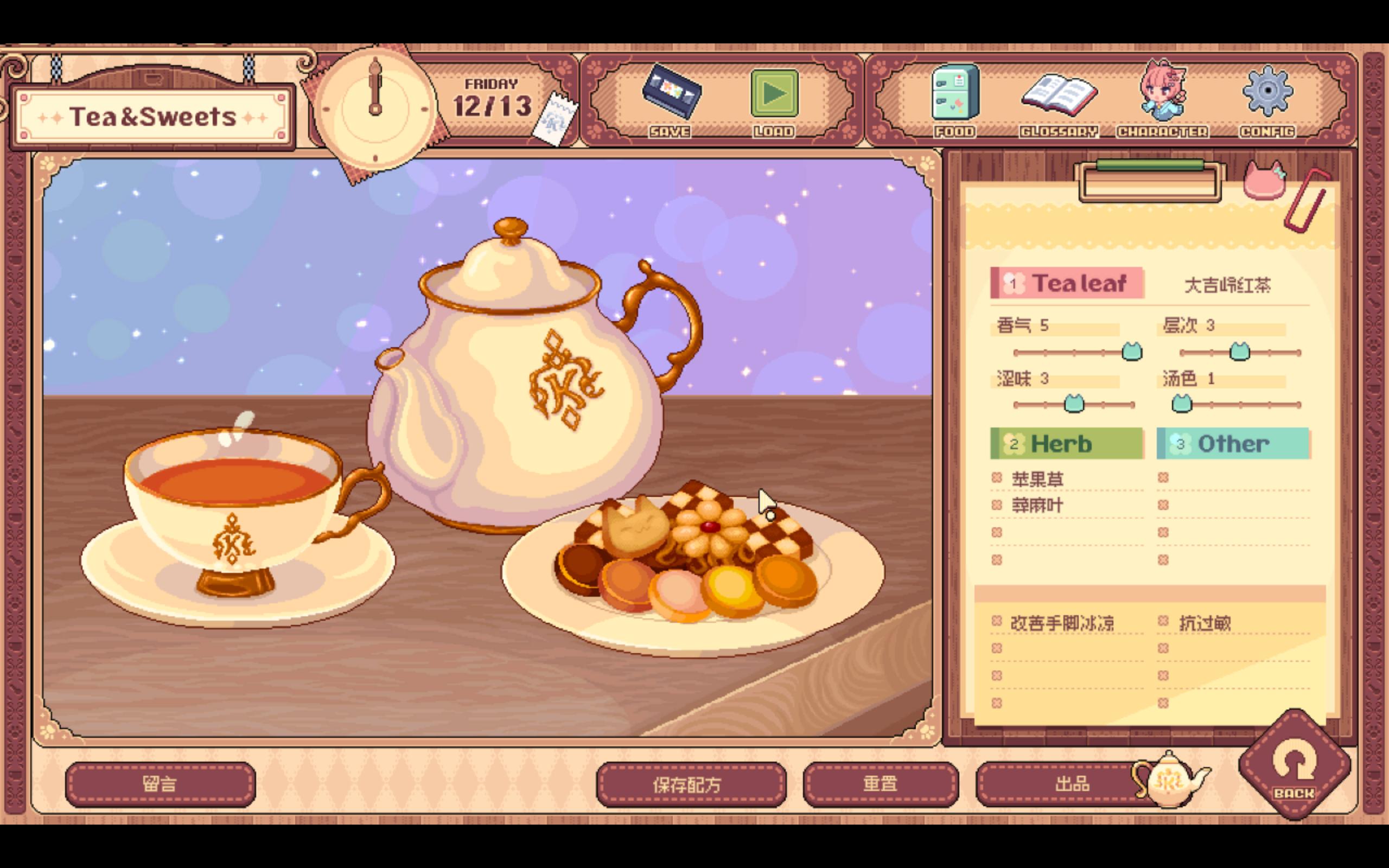Switch to the Herb category
The height and width of the screenshot is (868, 1389).
[x=1066, y=443]
